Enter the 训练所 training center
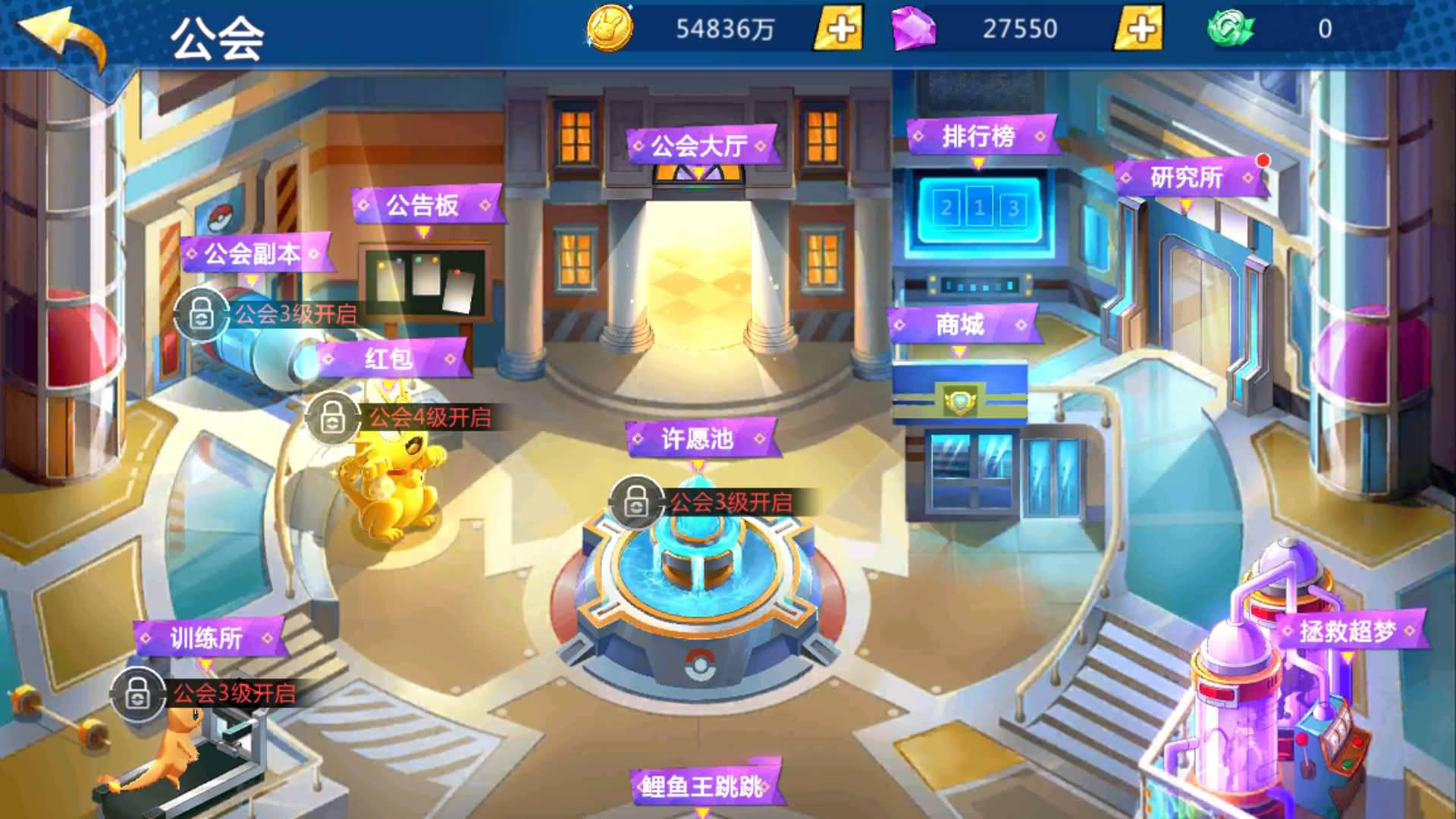Screen dimensions: 1456x819 [x=207, y=639]
